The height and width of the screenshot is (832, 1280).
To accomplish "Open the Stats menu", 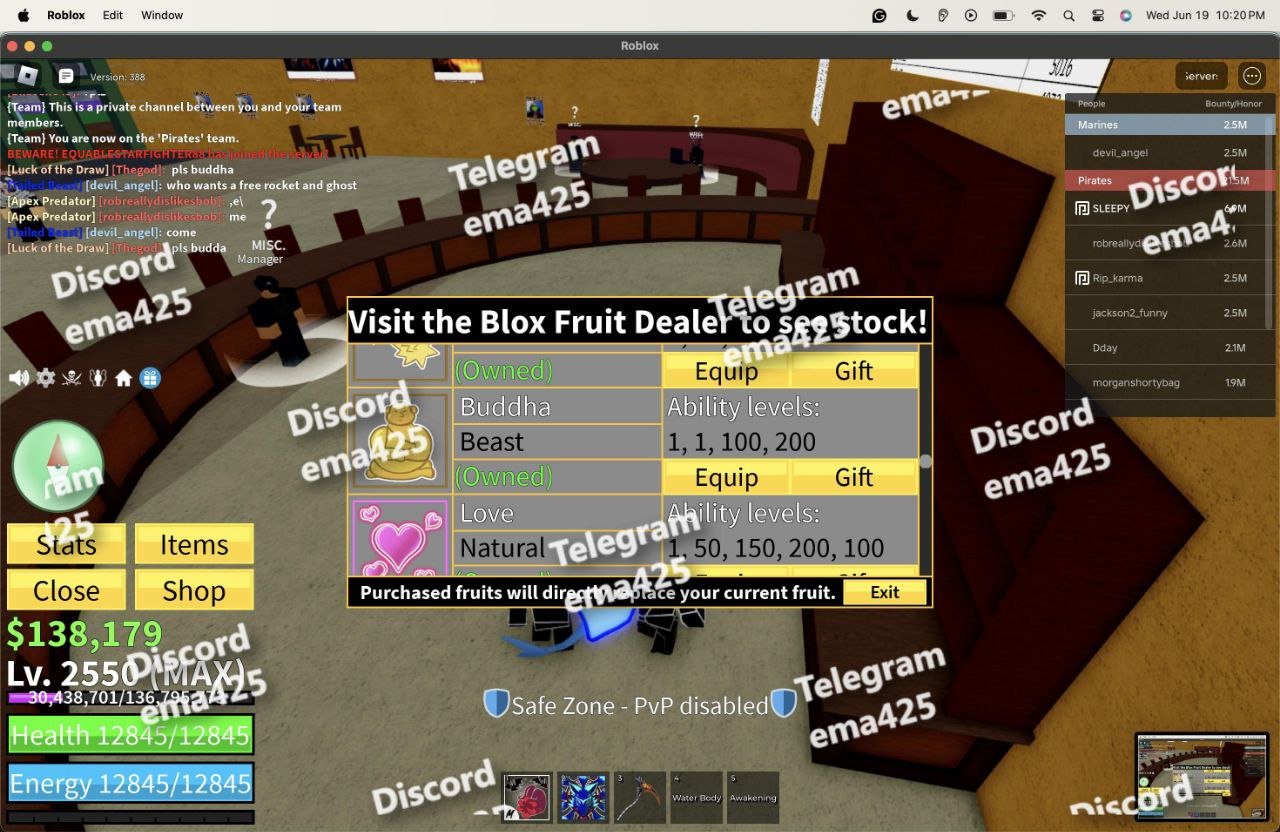I will [66, 545].
